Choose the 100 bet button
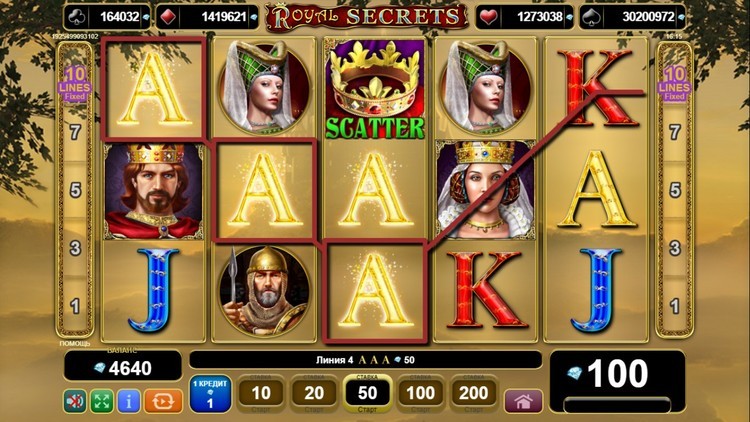Screen dimensions: 750x422 click(x=420, y=393)
